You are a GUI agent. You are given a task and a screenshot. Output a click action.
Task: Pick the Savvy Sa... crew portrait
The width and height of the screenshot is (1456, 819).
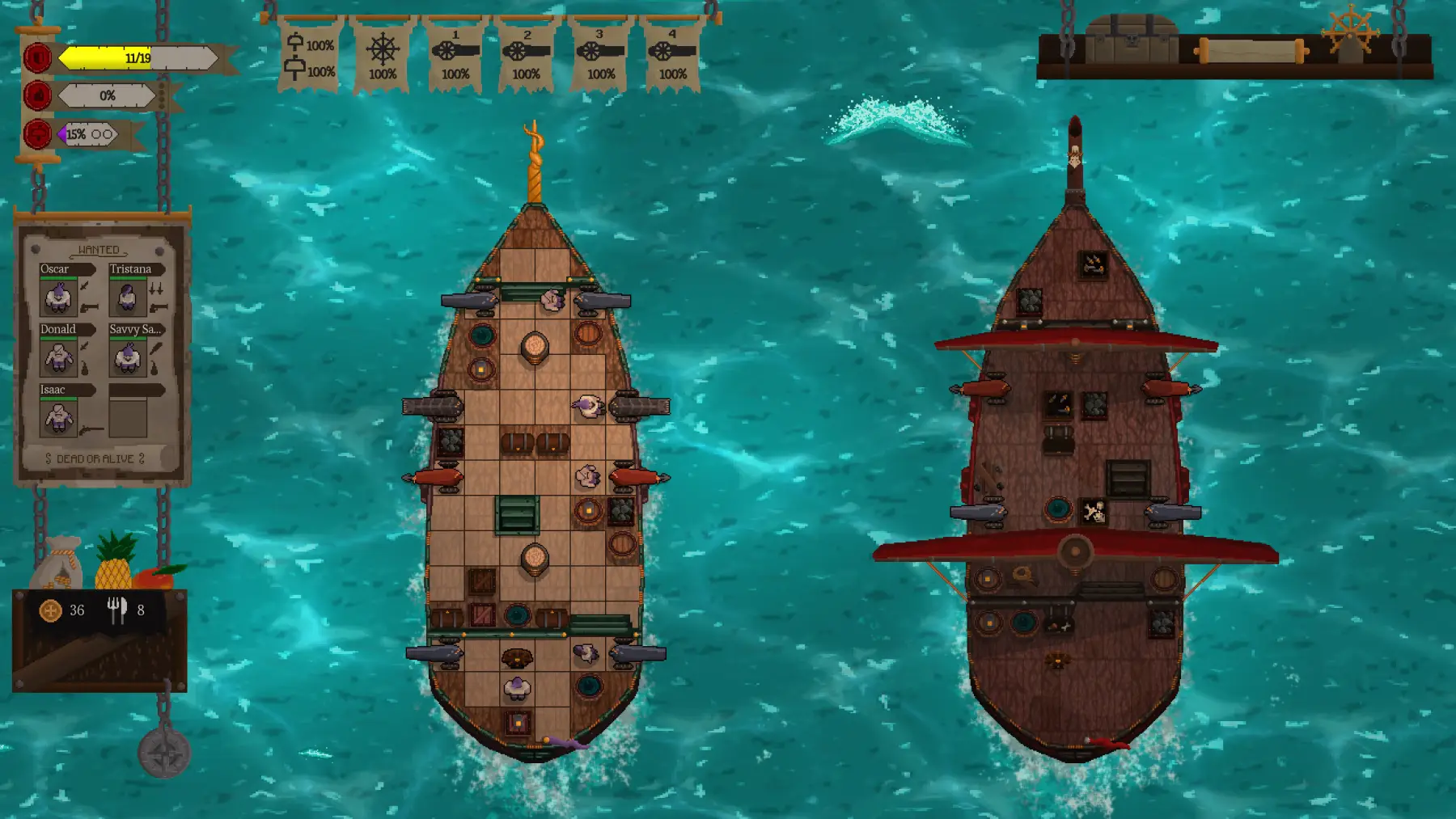pos(128,357)
